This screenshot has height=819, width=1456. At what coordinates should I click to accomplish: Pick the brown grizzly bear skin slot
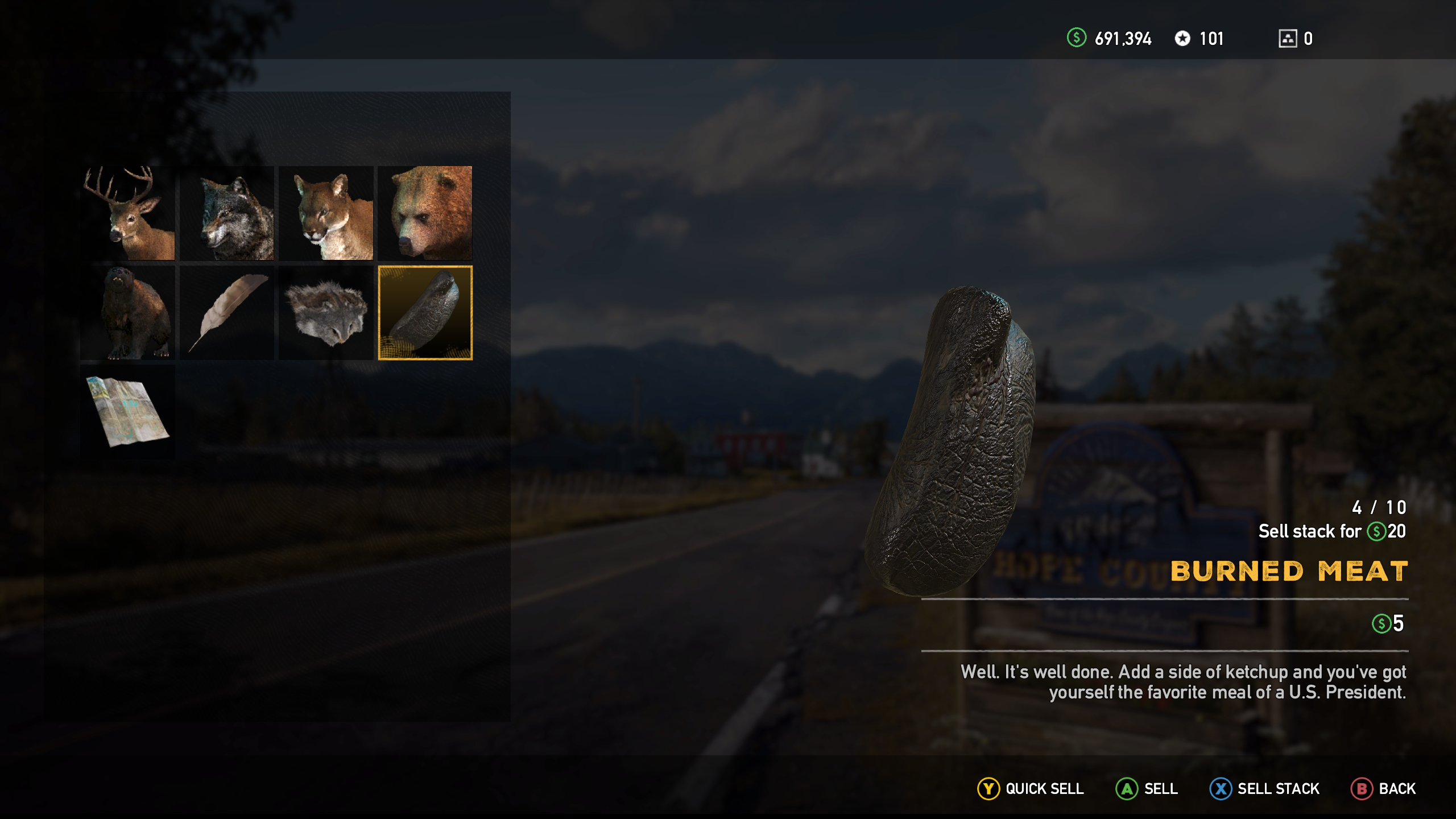(x=425, y=213)
